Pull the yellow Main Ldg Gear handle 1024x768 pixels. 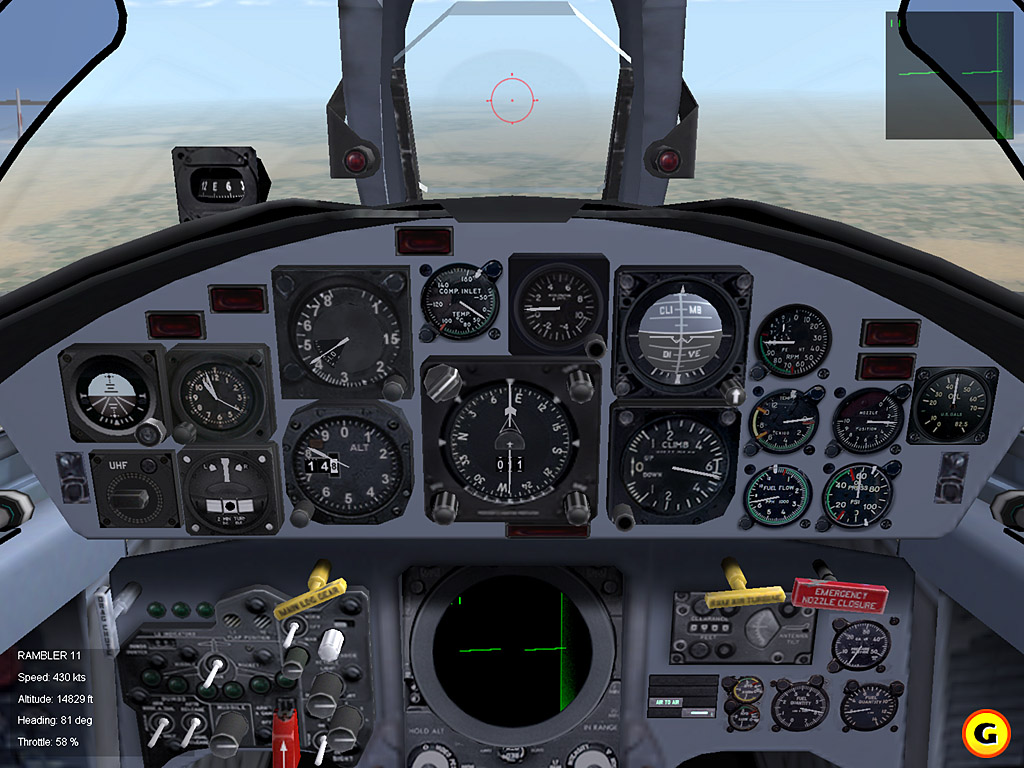[310, 601]
